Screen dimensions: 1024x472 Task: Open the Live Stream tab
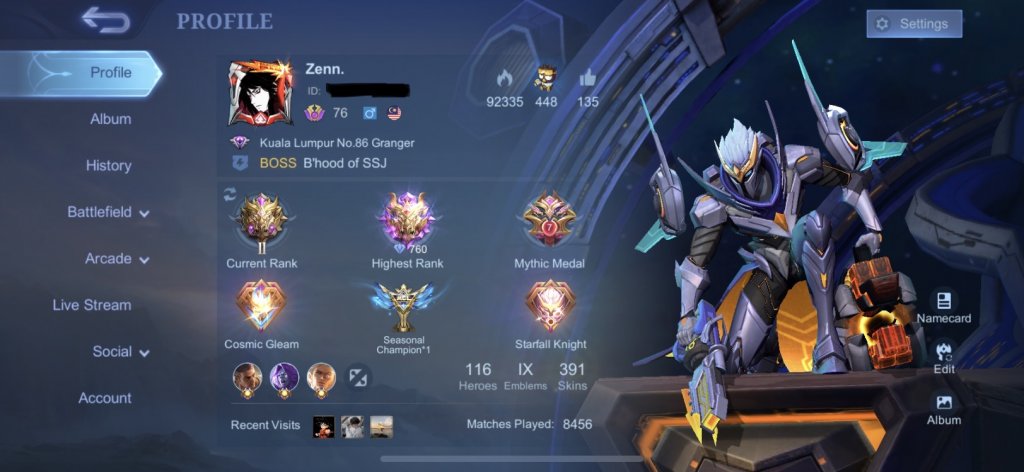(92, 305)
